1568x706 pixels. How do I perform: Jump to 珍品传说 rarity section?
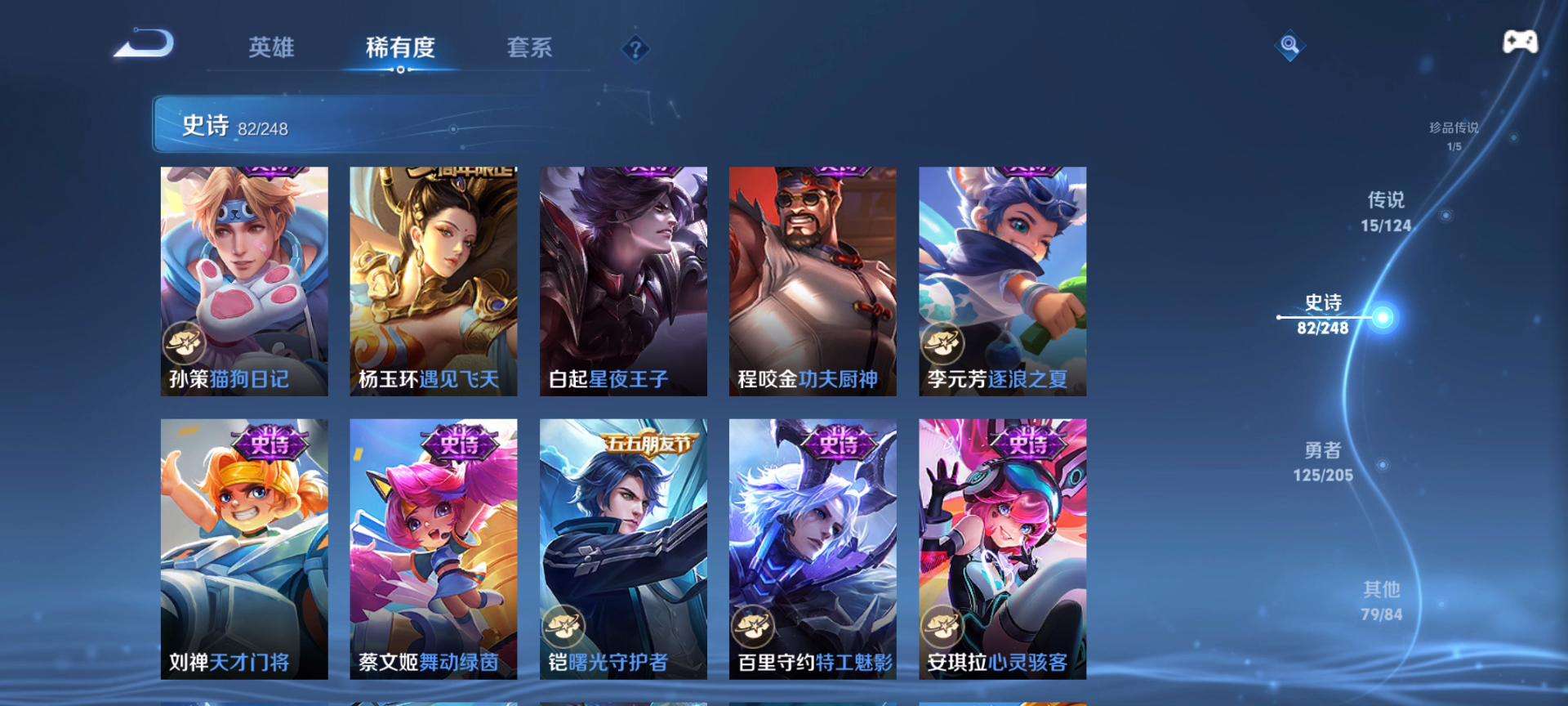pos(1454,136)
